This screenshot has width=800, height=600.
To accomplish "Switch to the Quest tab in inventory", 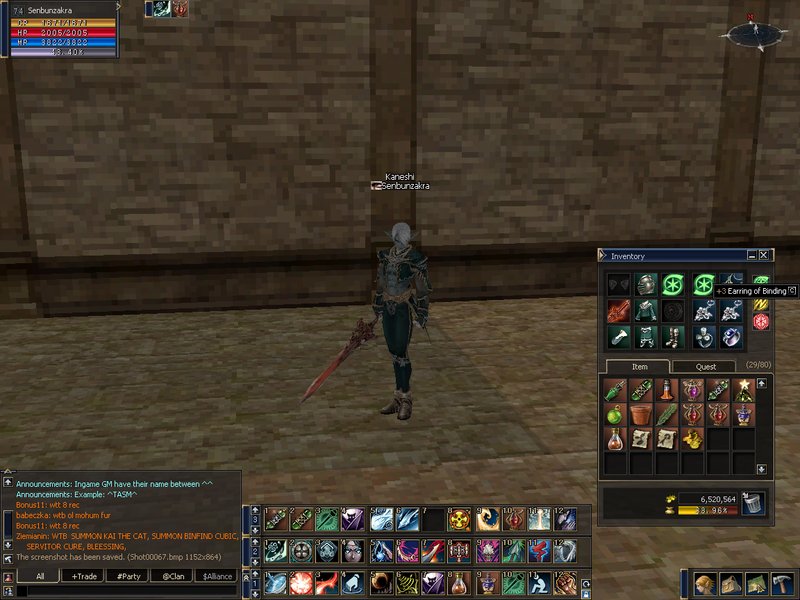I will 706,367.
